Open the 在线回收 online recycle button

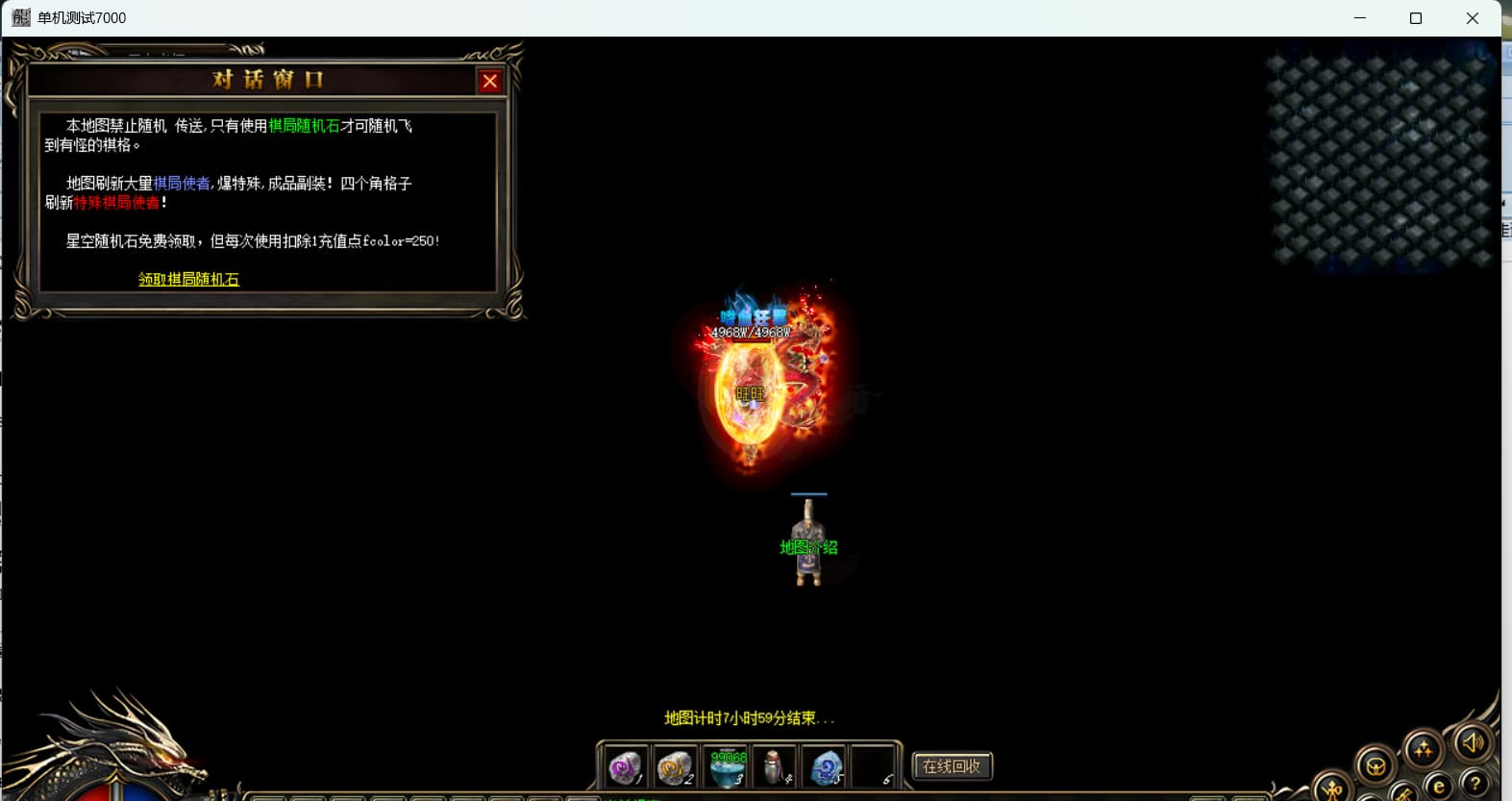coord(952,766)
